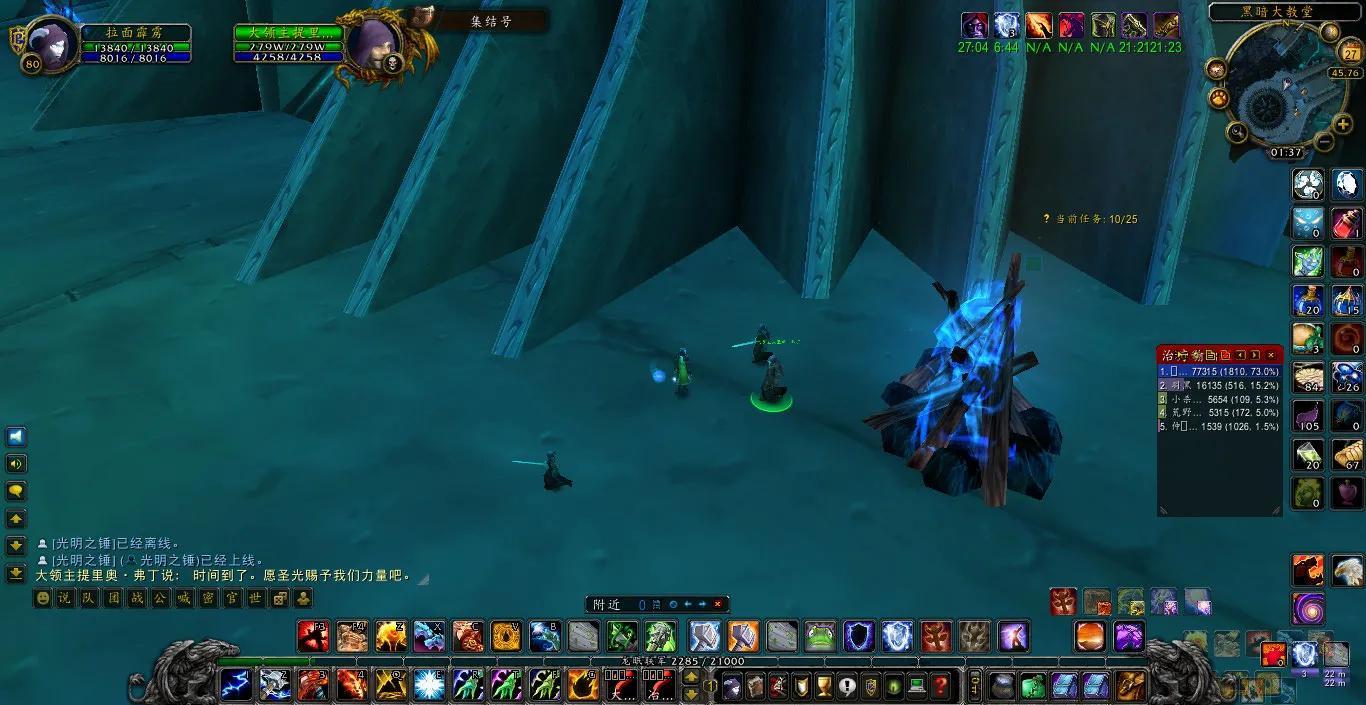This screenshot has width=1366, height=705.
Task: Open the paw-print tracking button by the minimap
Action: [1218, 99]
